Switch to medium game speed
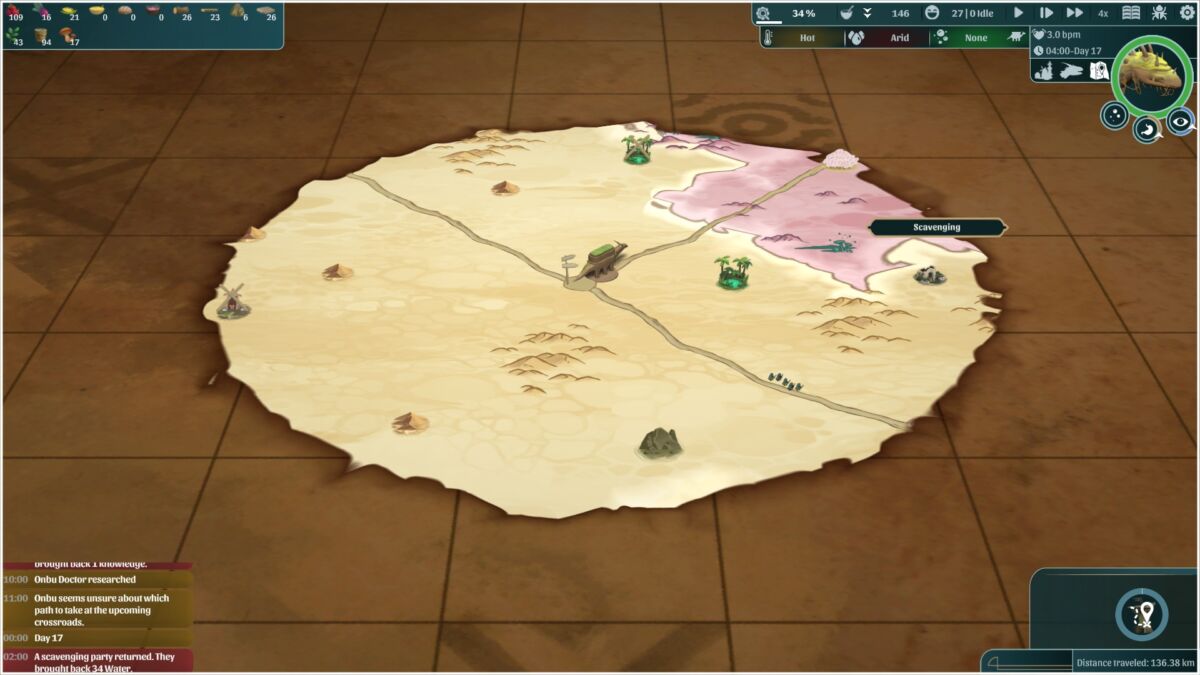 pyautogui.click(x=1046, y=13)
